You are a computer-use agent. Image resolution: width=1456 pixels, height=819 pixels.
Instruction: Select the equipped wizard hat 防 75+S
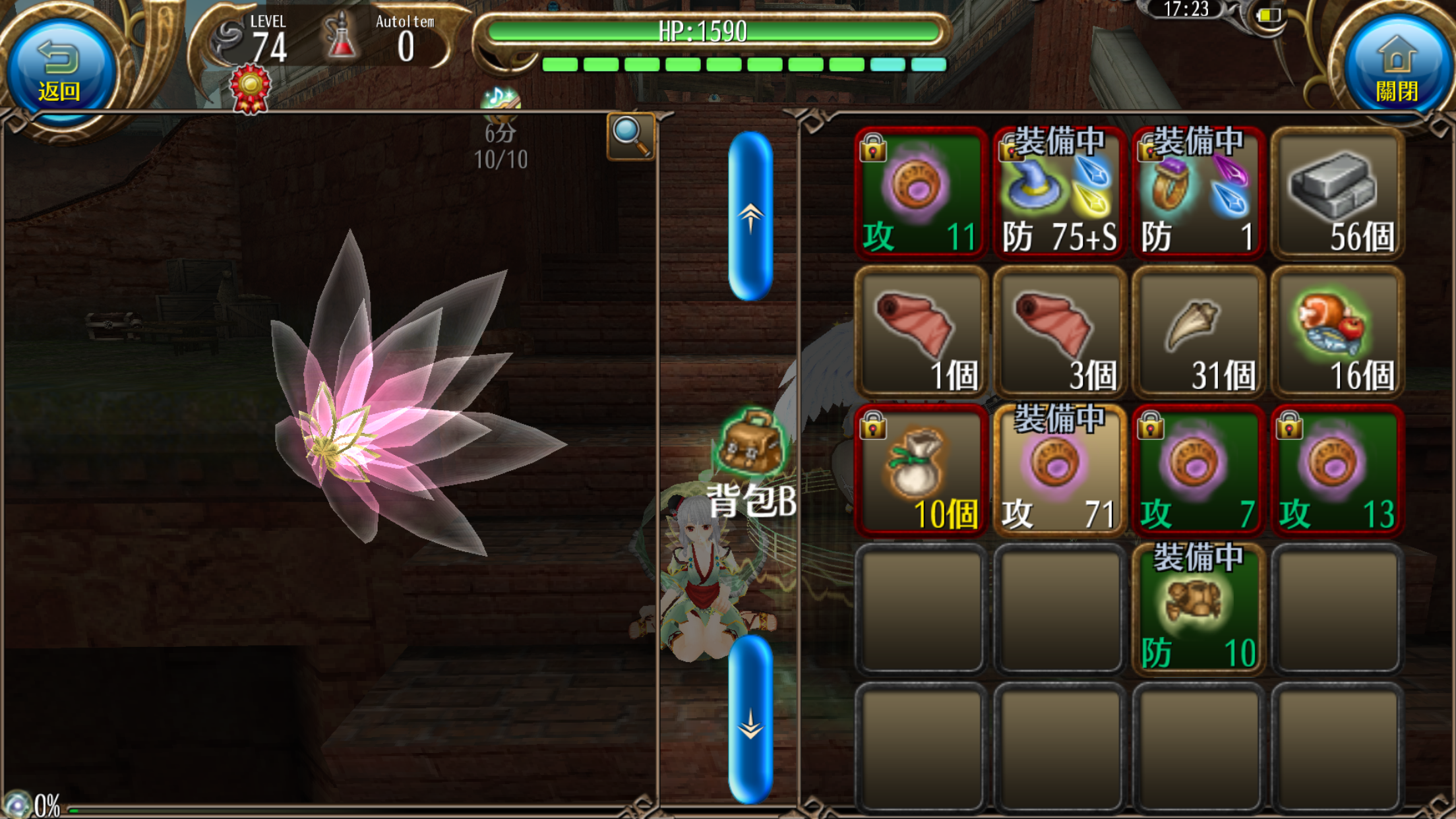[x=1060, y=193]
